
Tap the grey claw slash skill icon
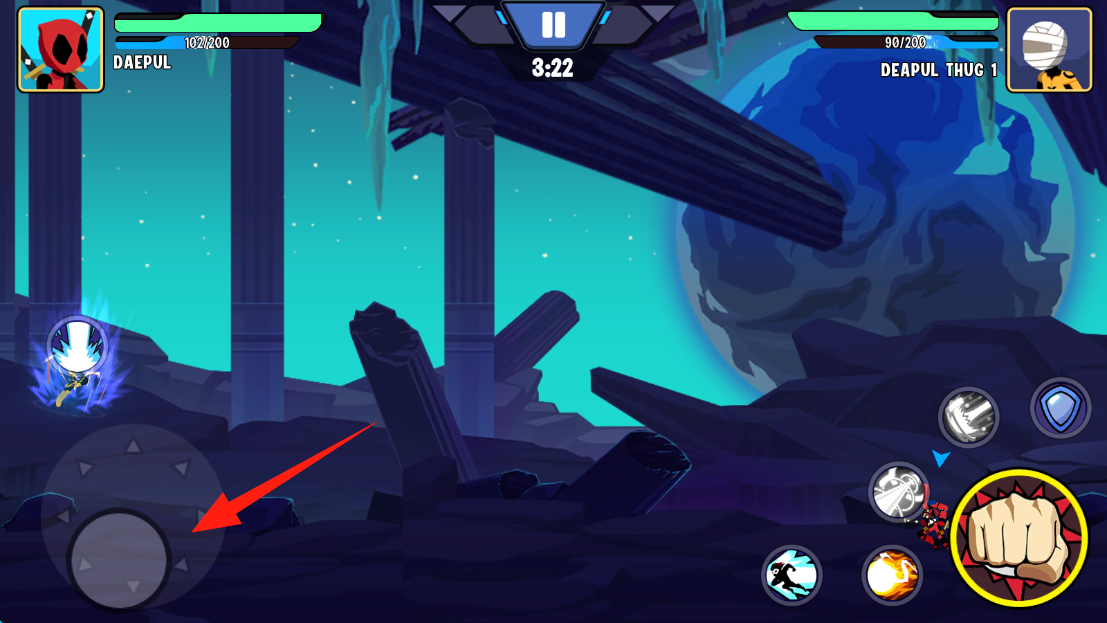tap(968, 416)
